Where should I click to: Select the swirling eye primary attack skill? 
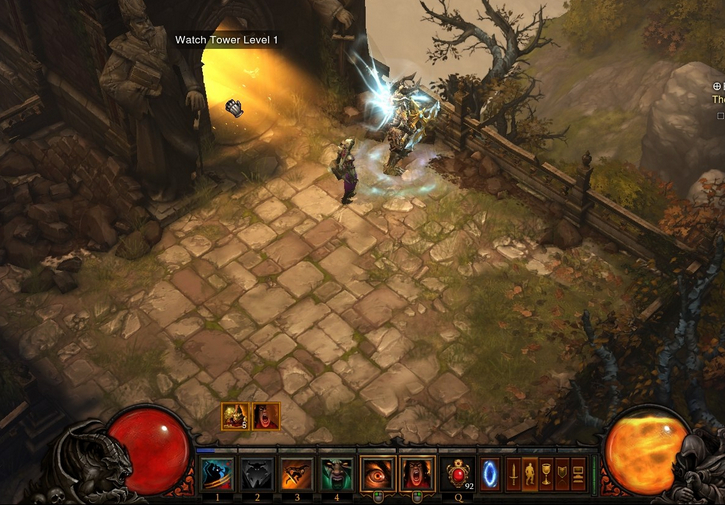click(x=377, y=472)
